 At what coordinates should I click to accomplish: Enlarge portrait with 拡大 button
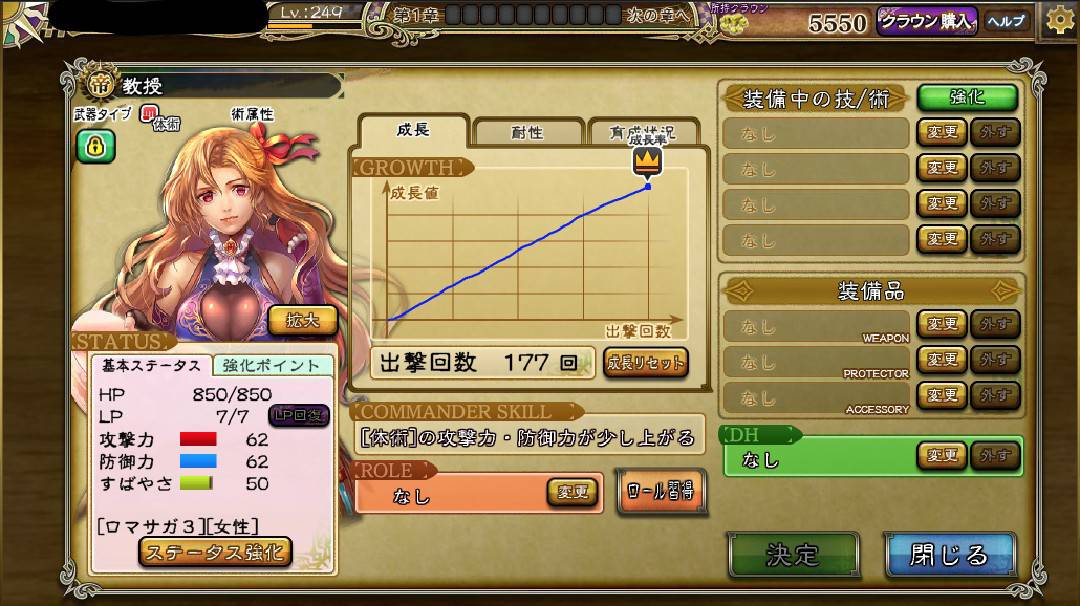(x=302, y=320)
